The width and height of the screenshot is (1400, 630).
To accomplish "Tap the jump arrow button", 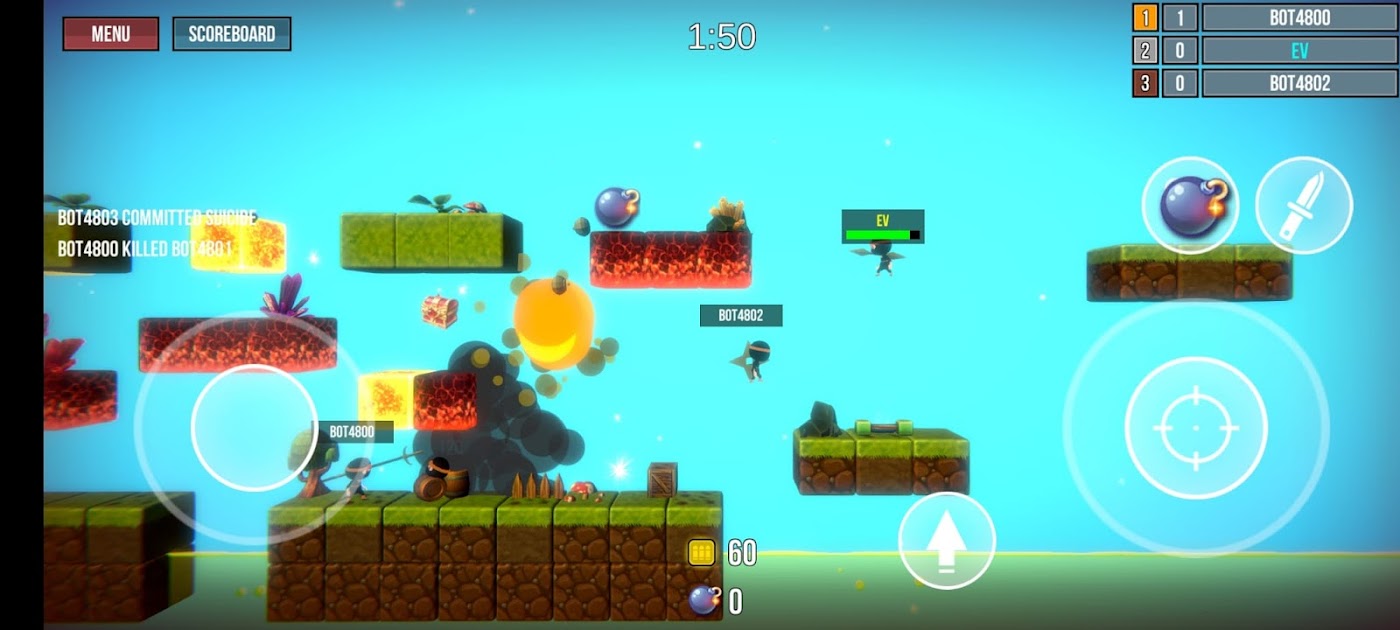I will coord(946,540).
